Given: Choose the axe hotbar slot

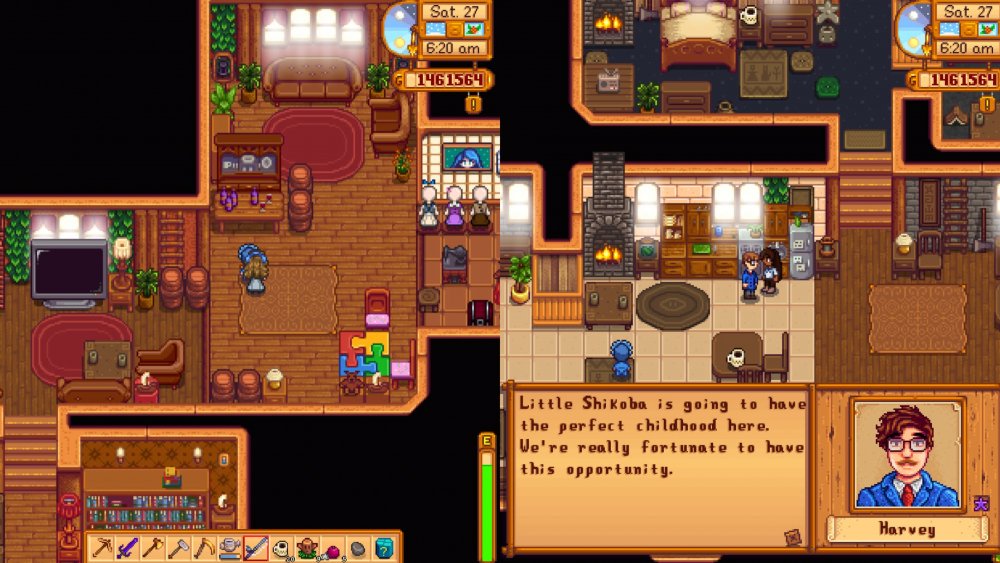Looking at the screenshot, I should click(x=153, y=548).
